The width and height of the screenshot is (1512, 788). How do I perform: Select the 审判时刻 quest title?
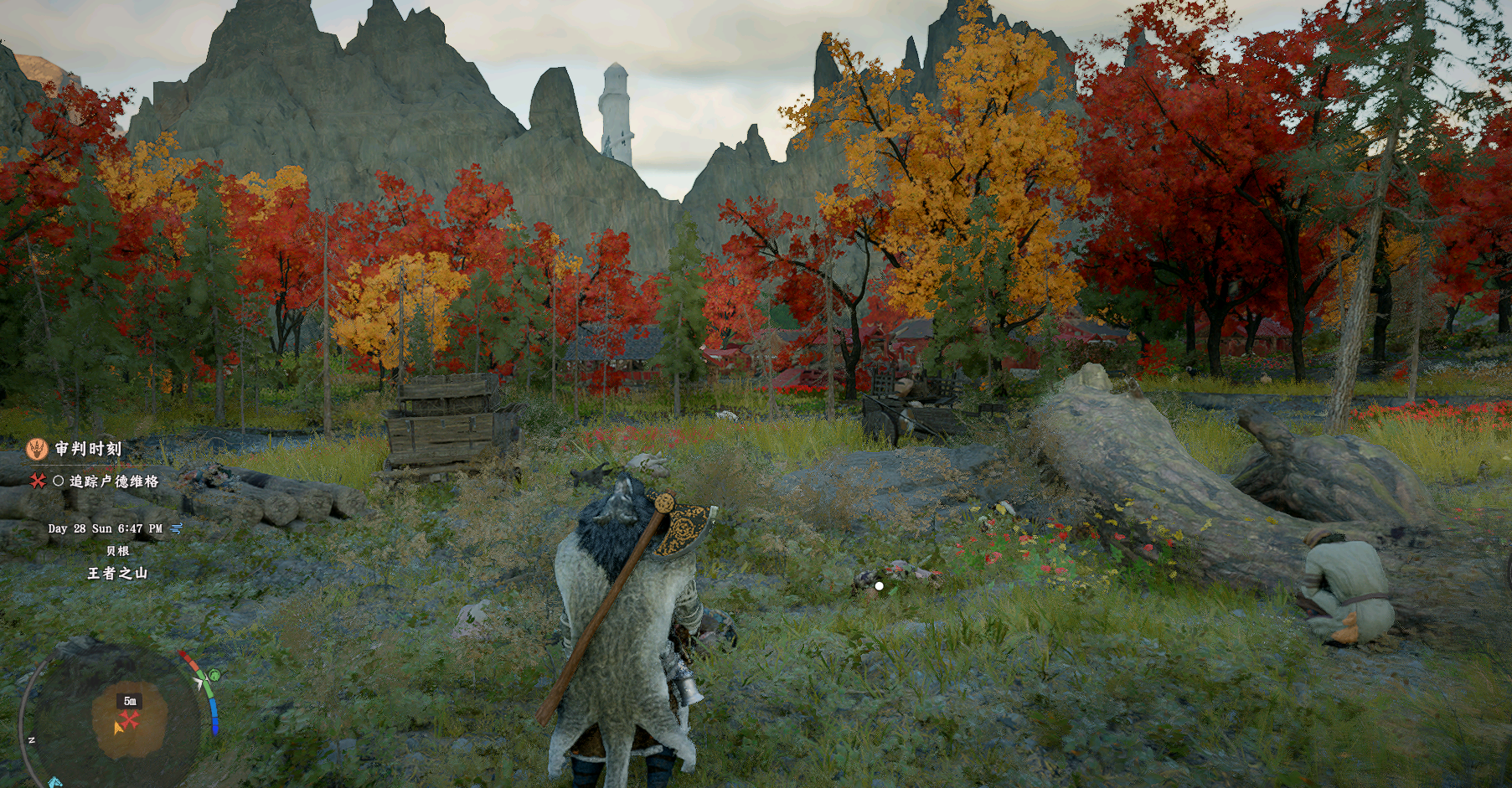(x=88, y=449)
